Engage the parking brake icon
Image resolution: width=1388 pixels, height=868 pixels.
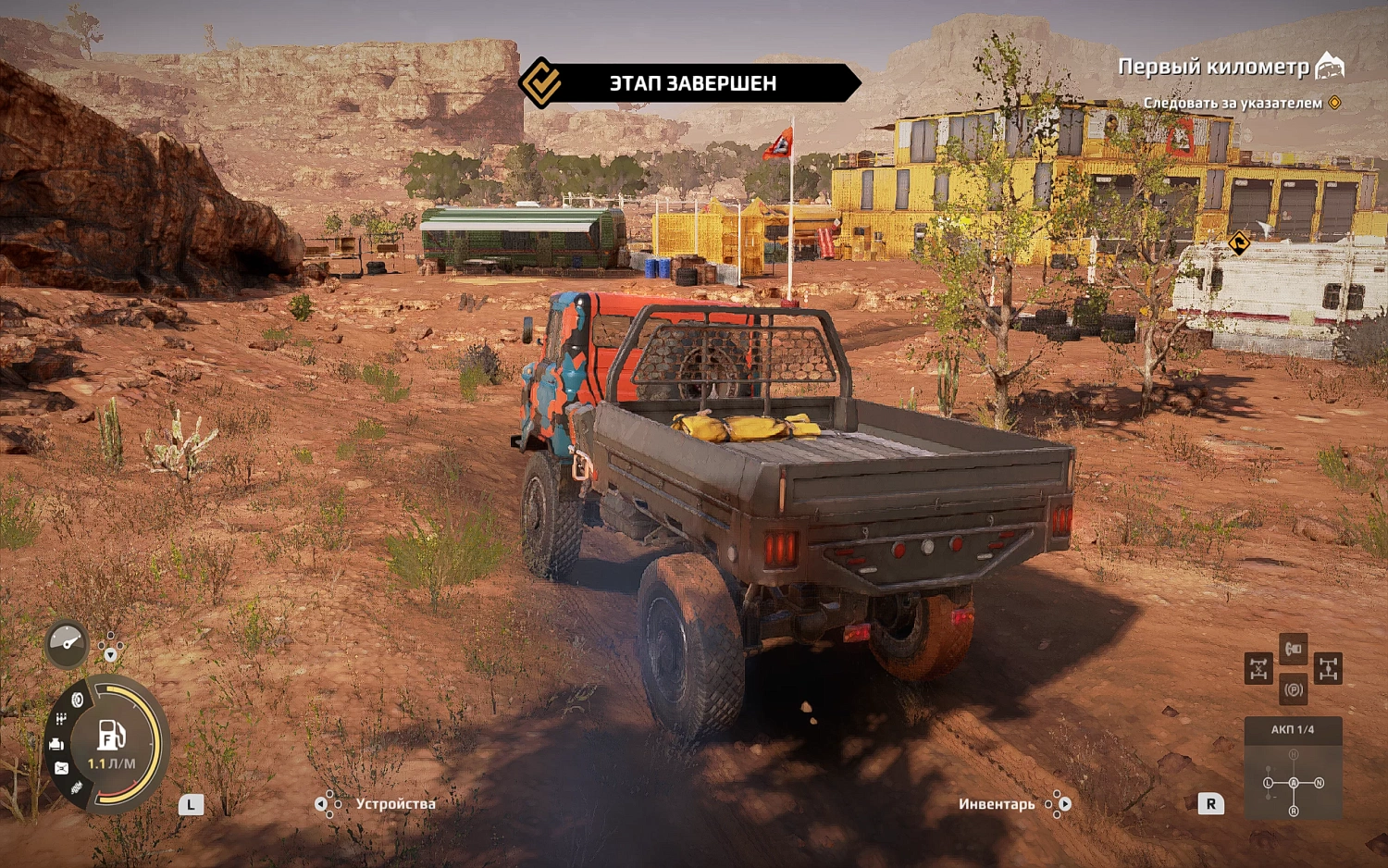coord(1294,689)
